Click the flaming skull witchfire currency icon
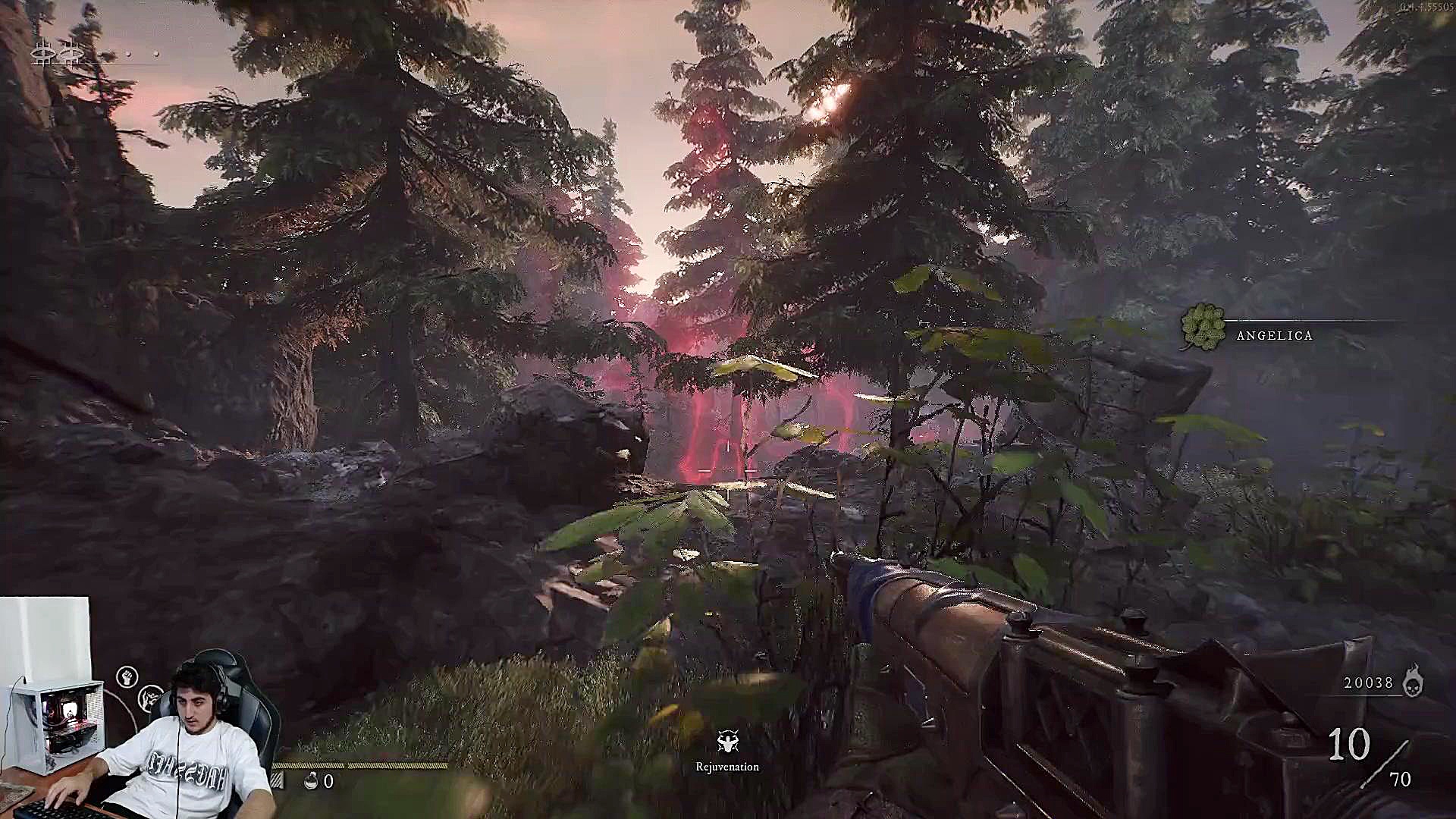Screen dimensions: 1456x819 (x=1412, y=681)
